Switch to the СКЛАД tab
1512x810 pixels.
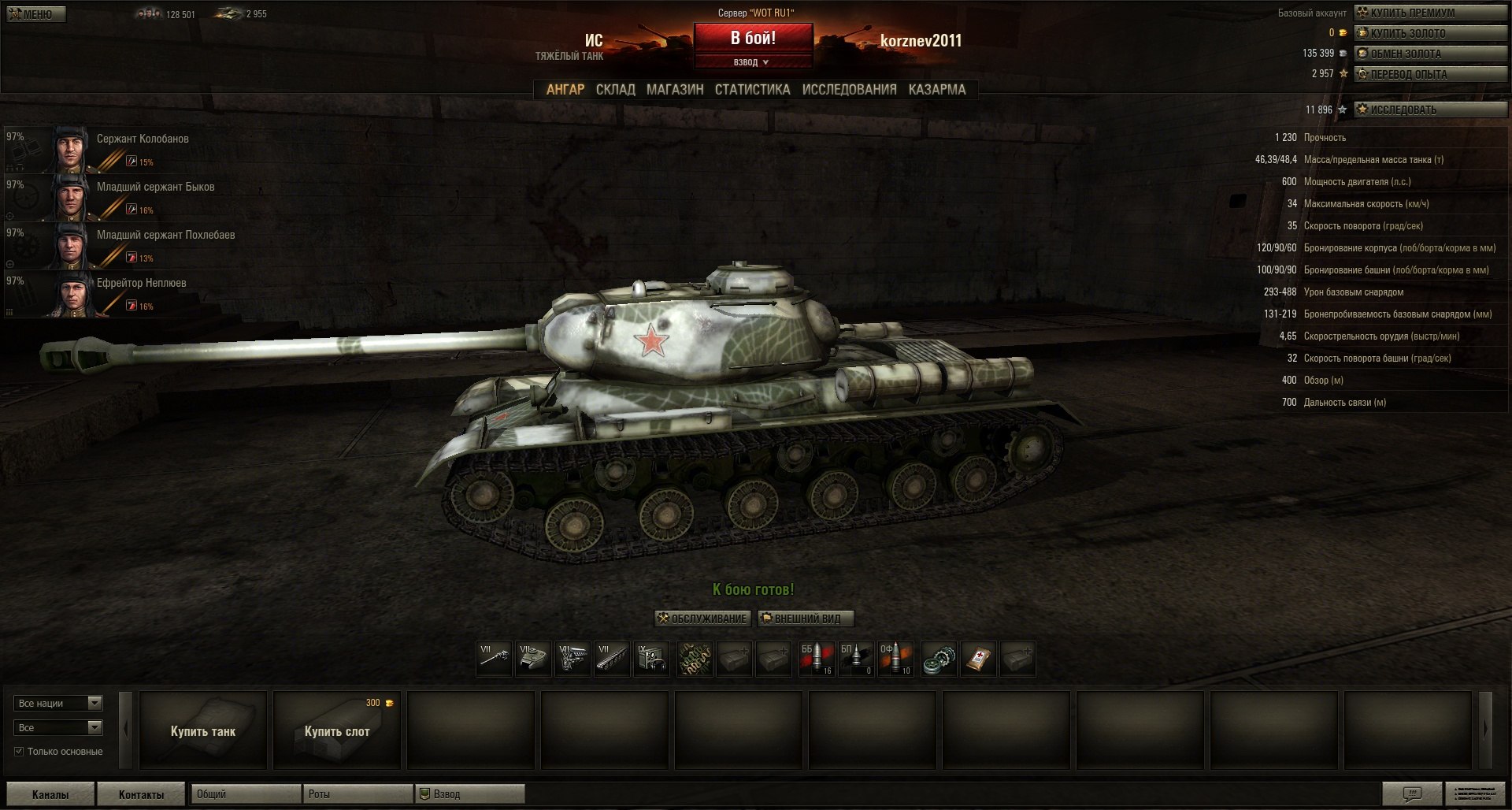pyautogui.click(x=615, y=90)
